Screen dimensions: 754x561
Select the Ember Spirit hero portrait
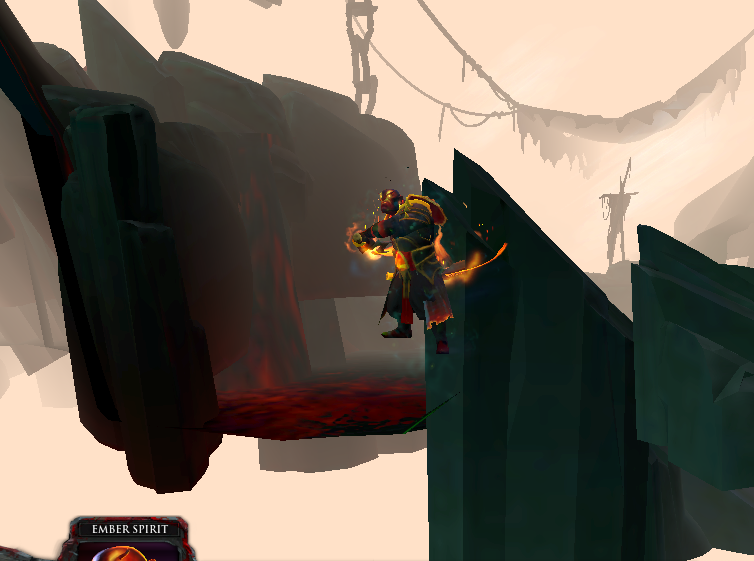pos(130,552)
